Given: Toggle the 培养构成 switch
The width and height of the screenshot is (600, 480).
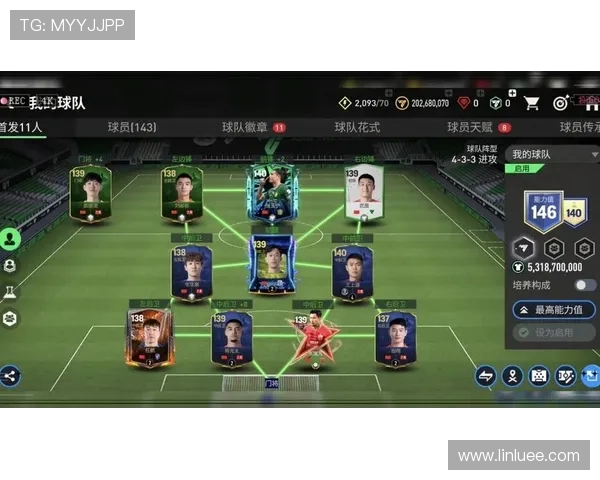Looking at the screenshot, I should click(585, 285).
